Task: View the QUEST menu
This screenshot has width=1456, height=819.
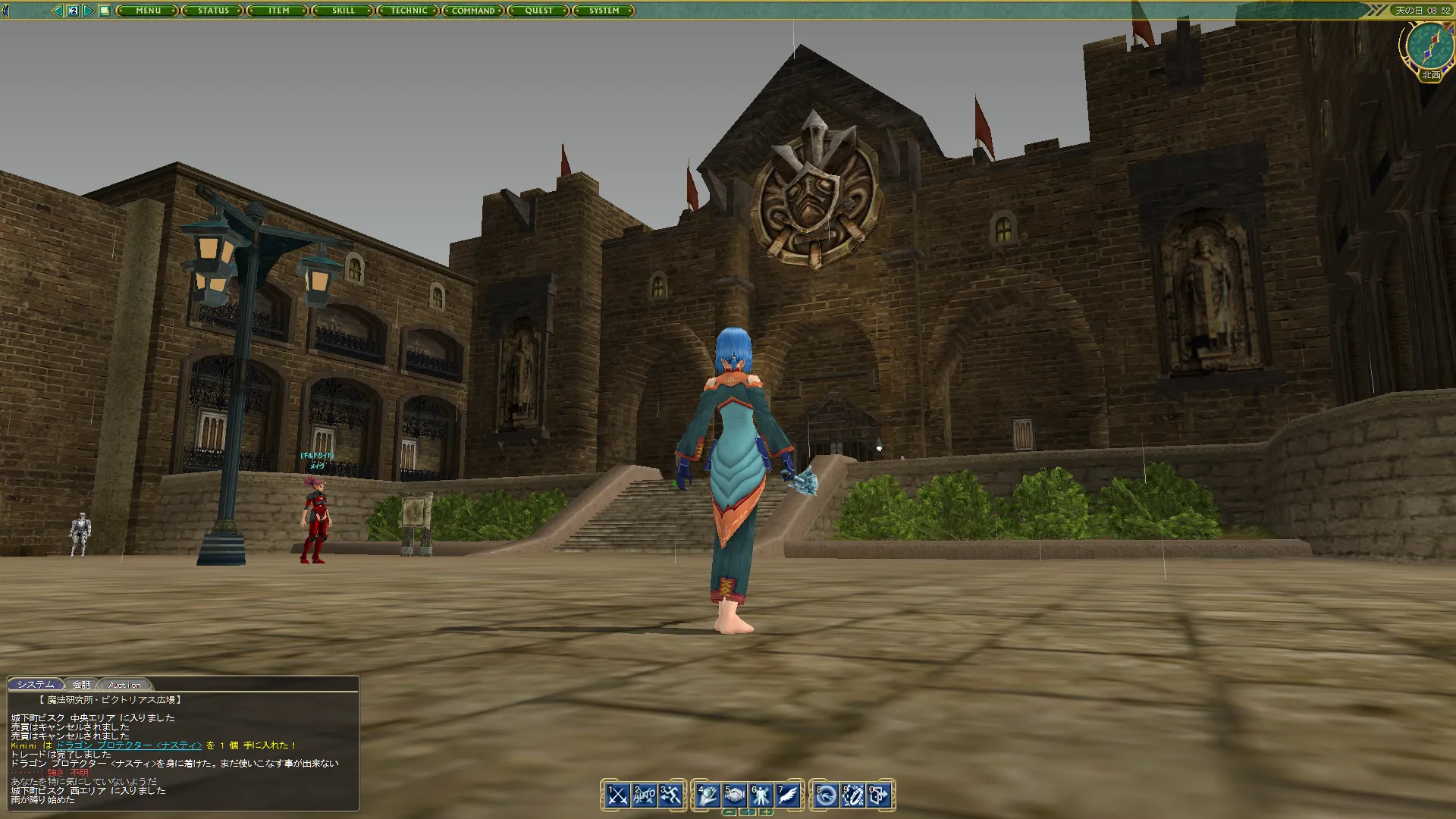Action: point(538,11)
